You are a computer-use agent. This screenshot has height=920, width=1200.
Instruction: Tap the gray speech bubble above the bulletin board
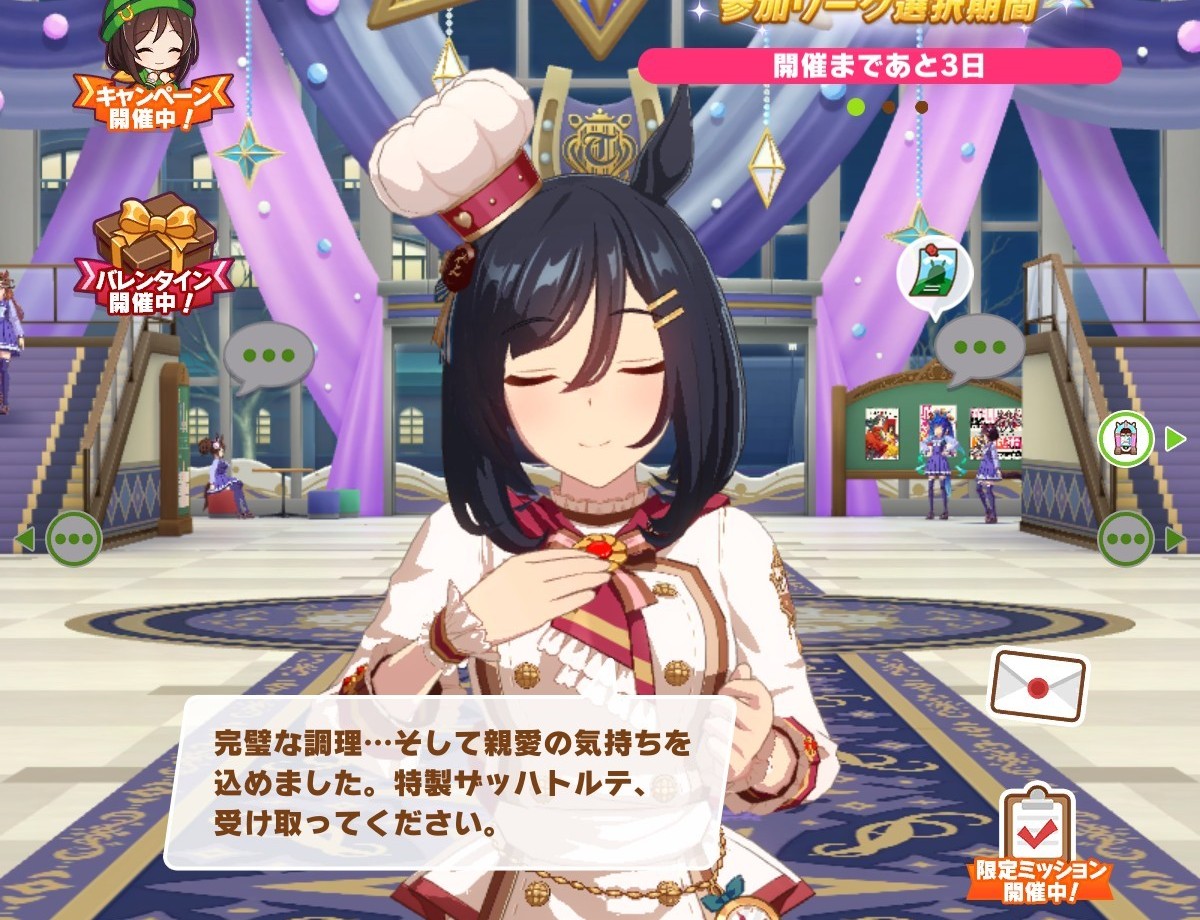pyautogui.click(x=979, y=350)
